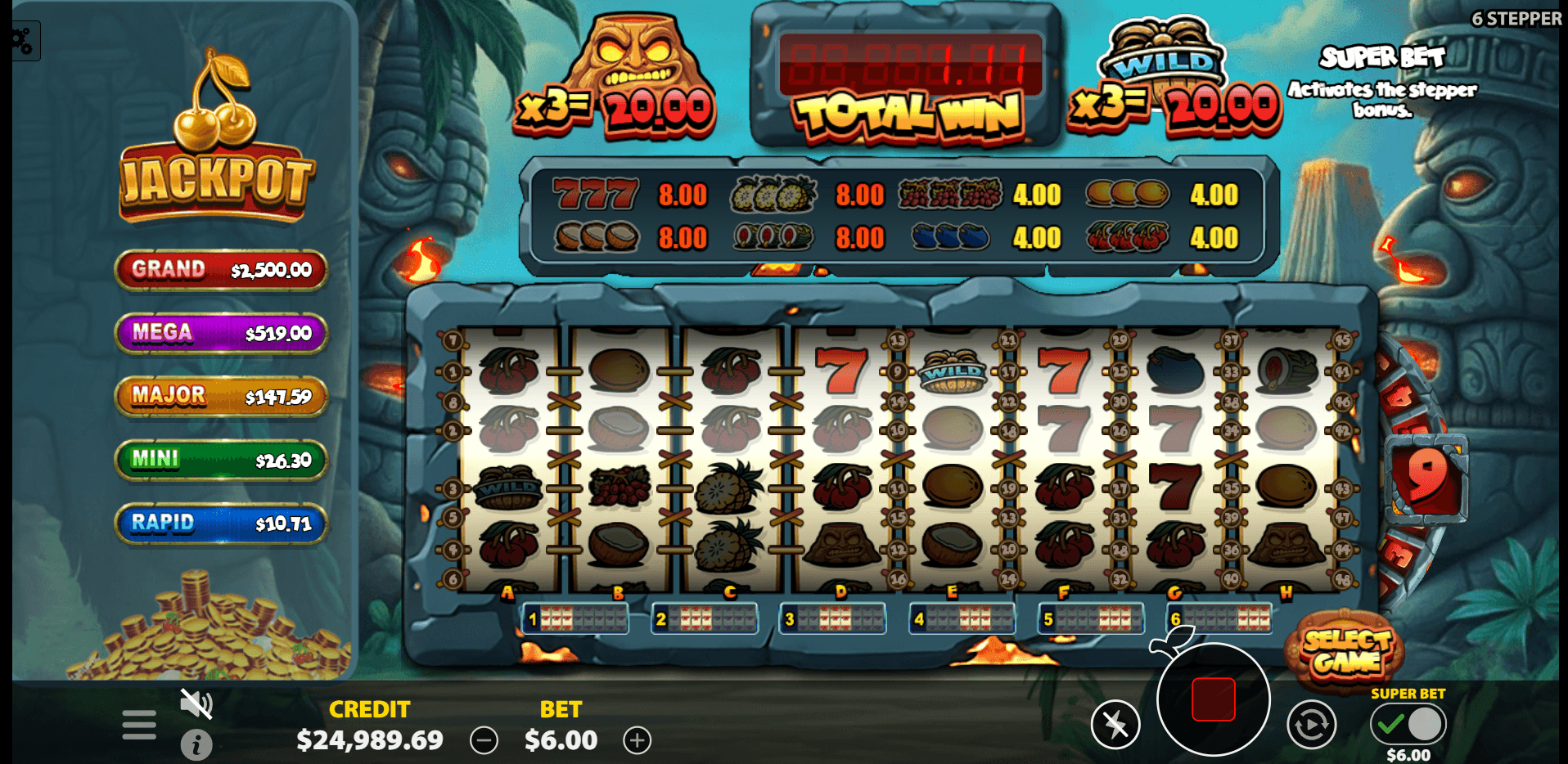
Task: Choose stepper game pattern 2
Action: pos(705,619)
